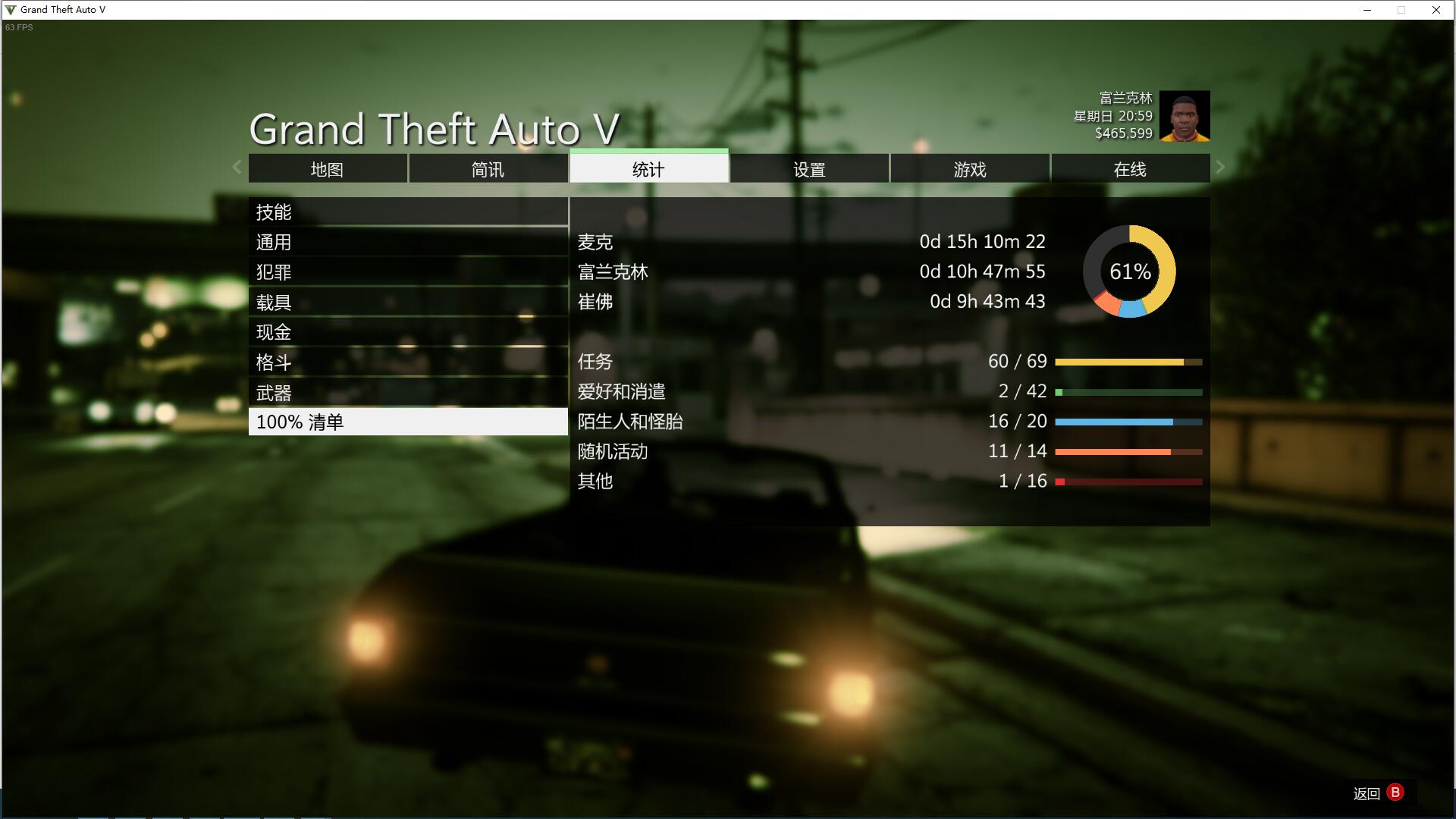Minimize the Grand Theft Auto V window

pos(1367,10)
